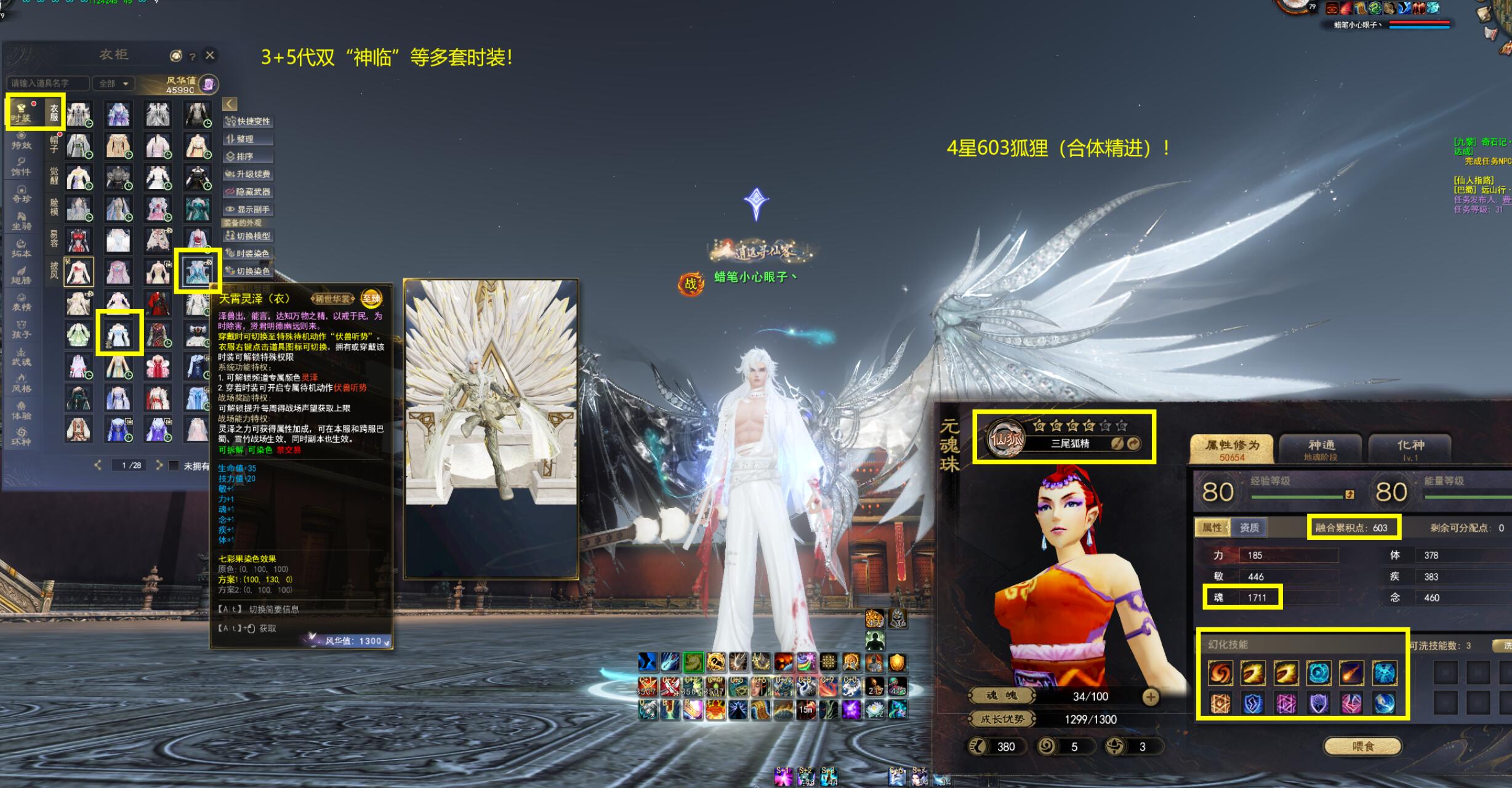The image size is (1512, 788).
Task: Go to the next wardrobe page
Action: tap(159, 465)
